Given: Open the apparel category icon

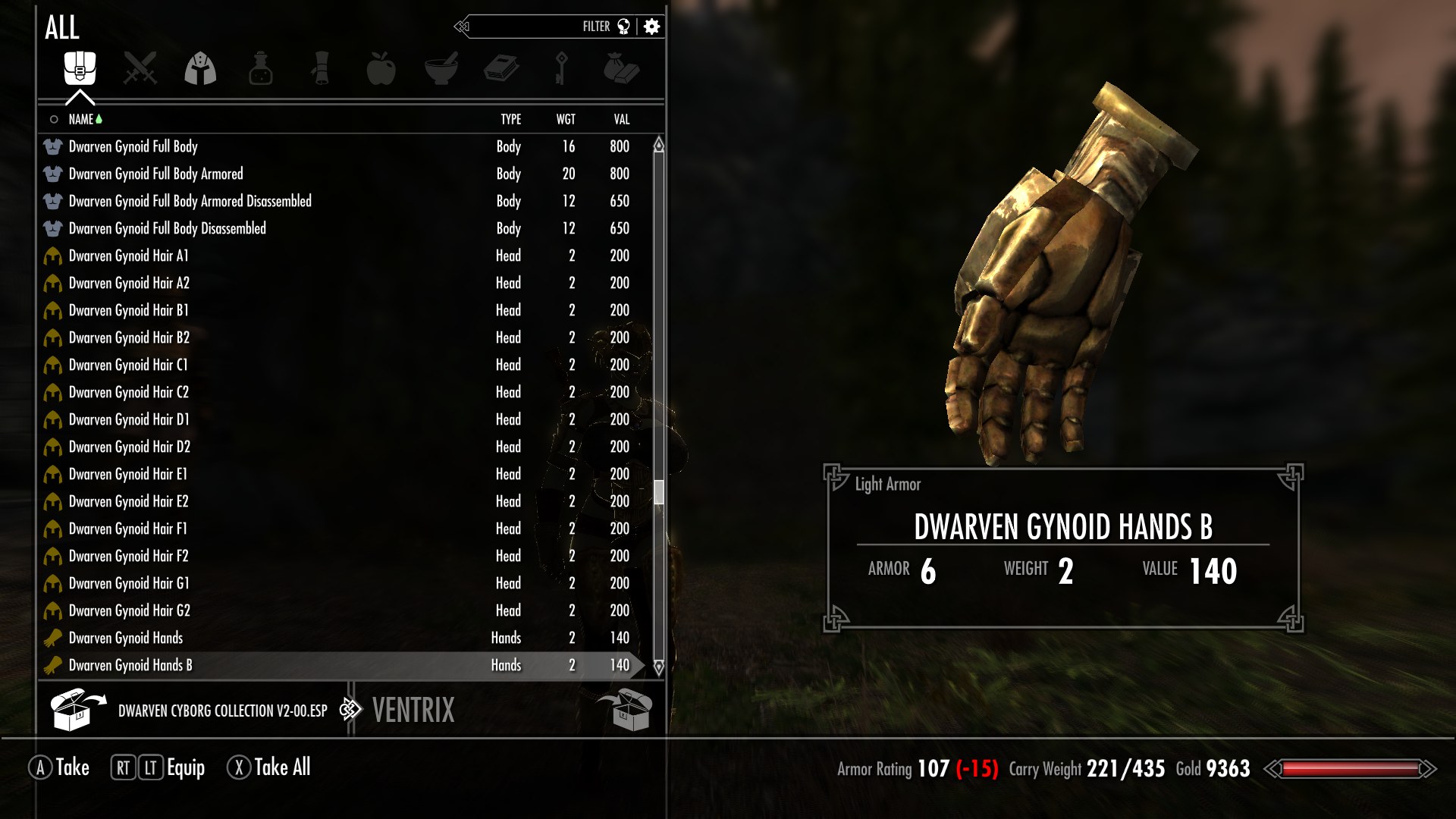Looking at the screenshot, I should point(200,68).
